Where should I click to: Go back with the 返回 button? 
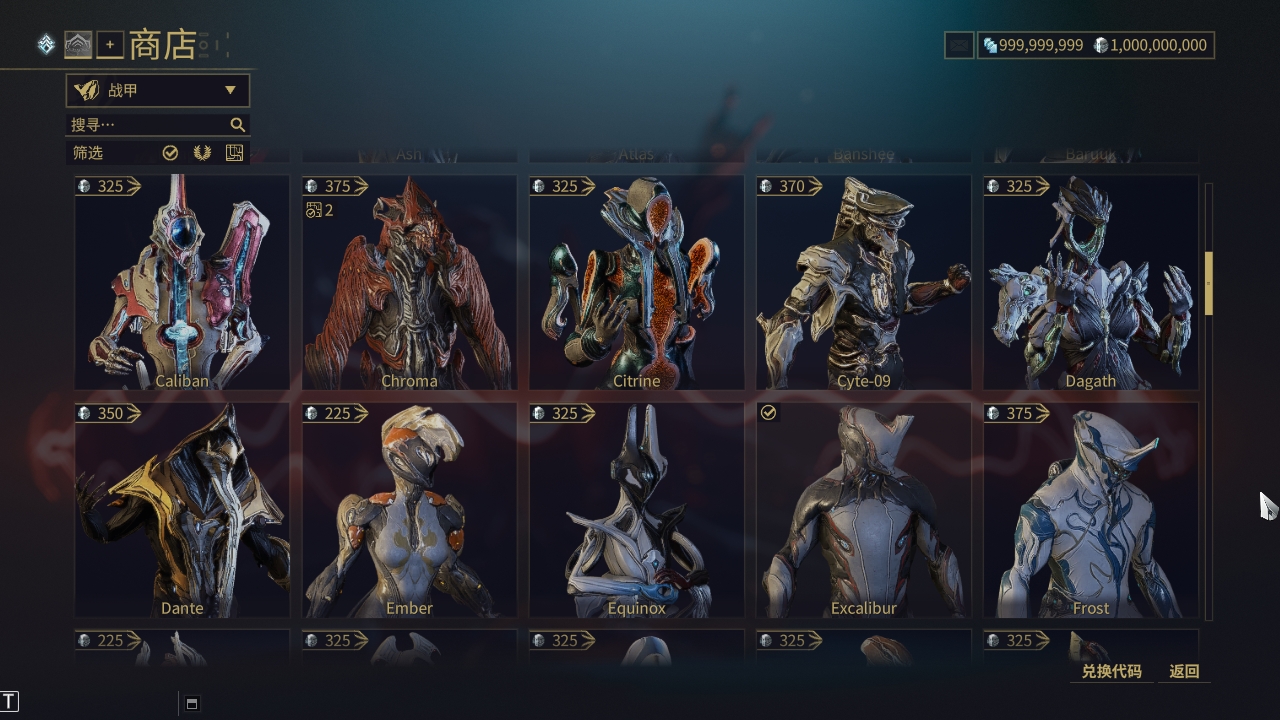(x=1184, y=671)
